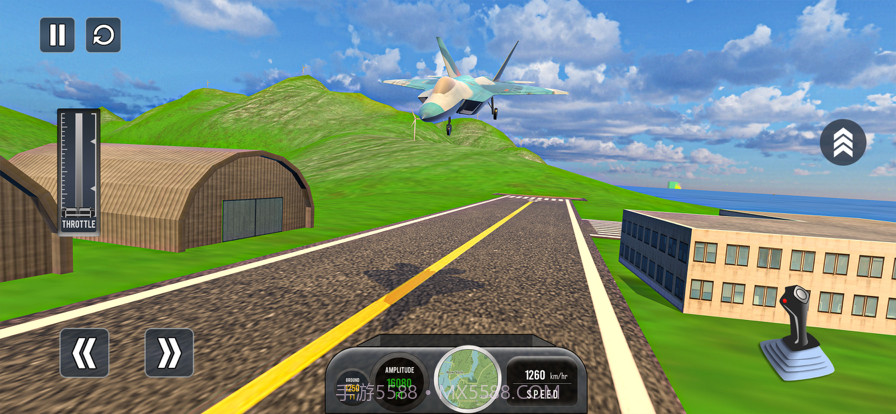The height and width of the screenshot is (414, 896).
Task: Steer left with the left arrows button
Action: pyautogui.click(x=84, y=353)
